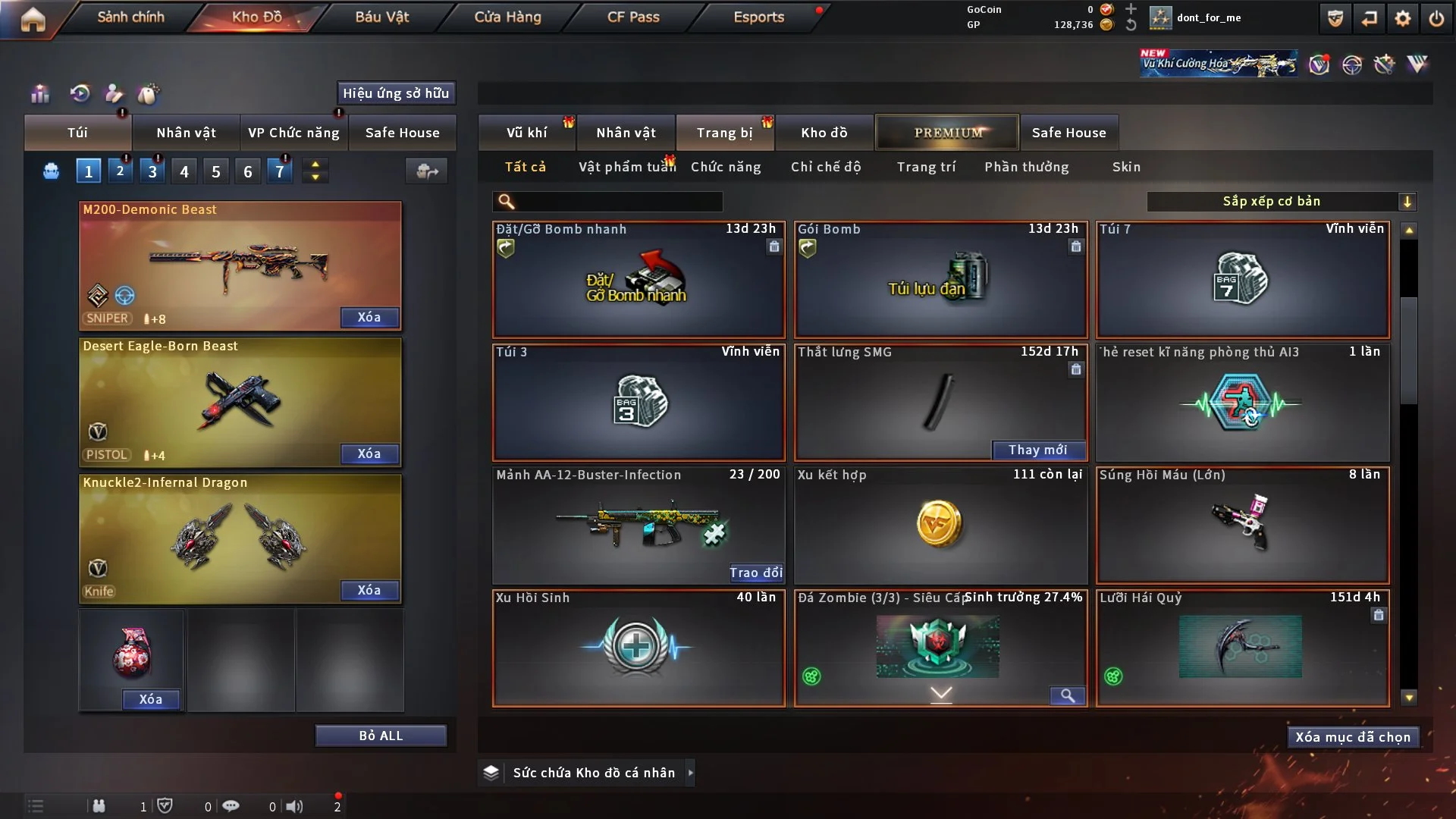The height and width of the screenshot is (819, 1456).
Task: Exchange AA-12 fragments with Trao đổi
Action: coord(755,573)
